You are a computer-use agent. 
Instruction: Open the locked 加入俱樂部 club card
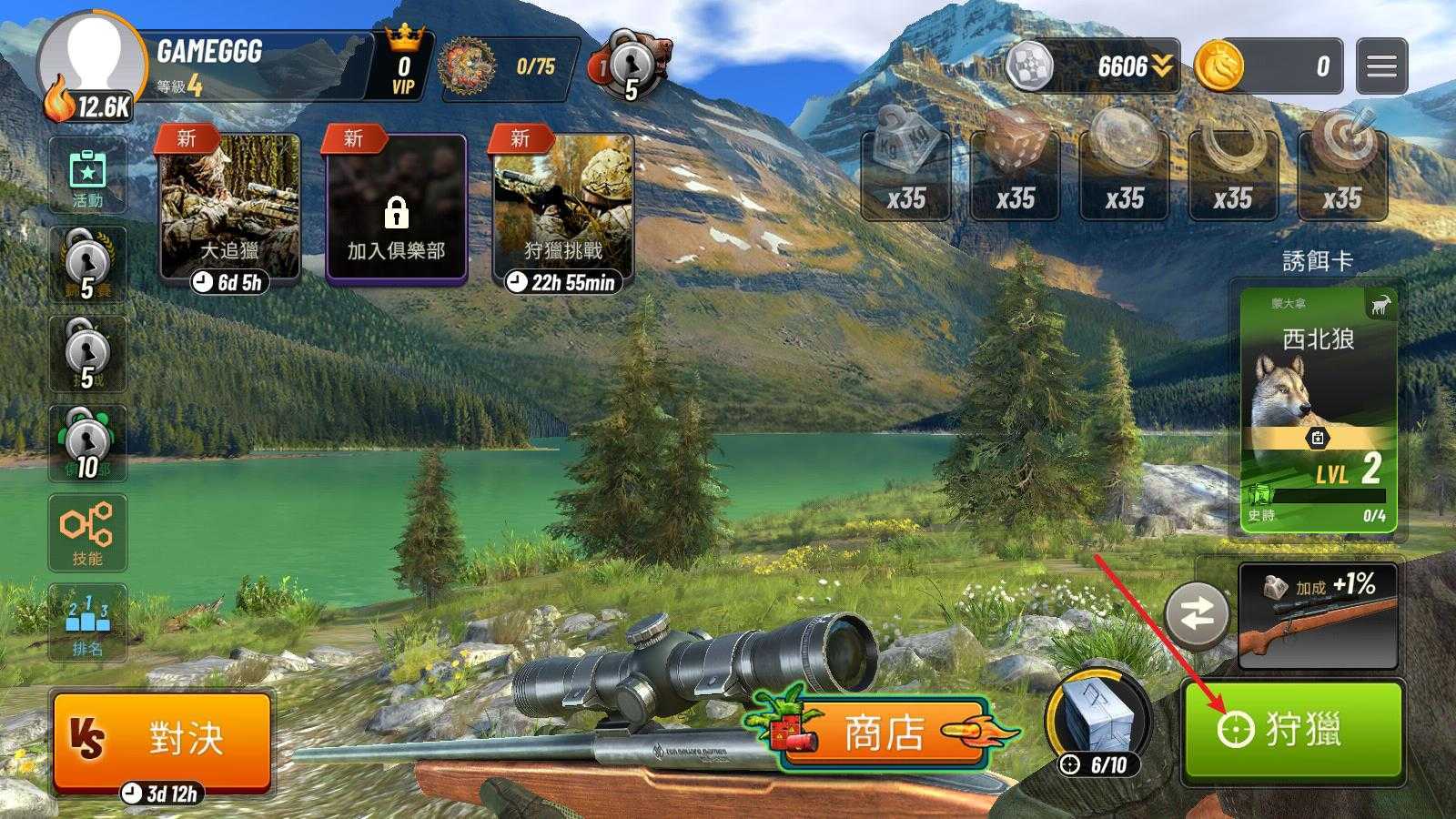pyautogui.click(x=396, y=209)
